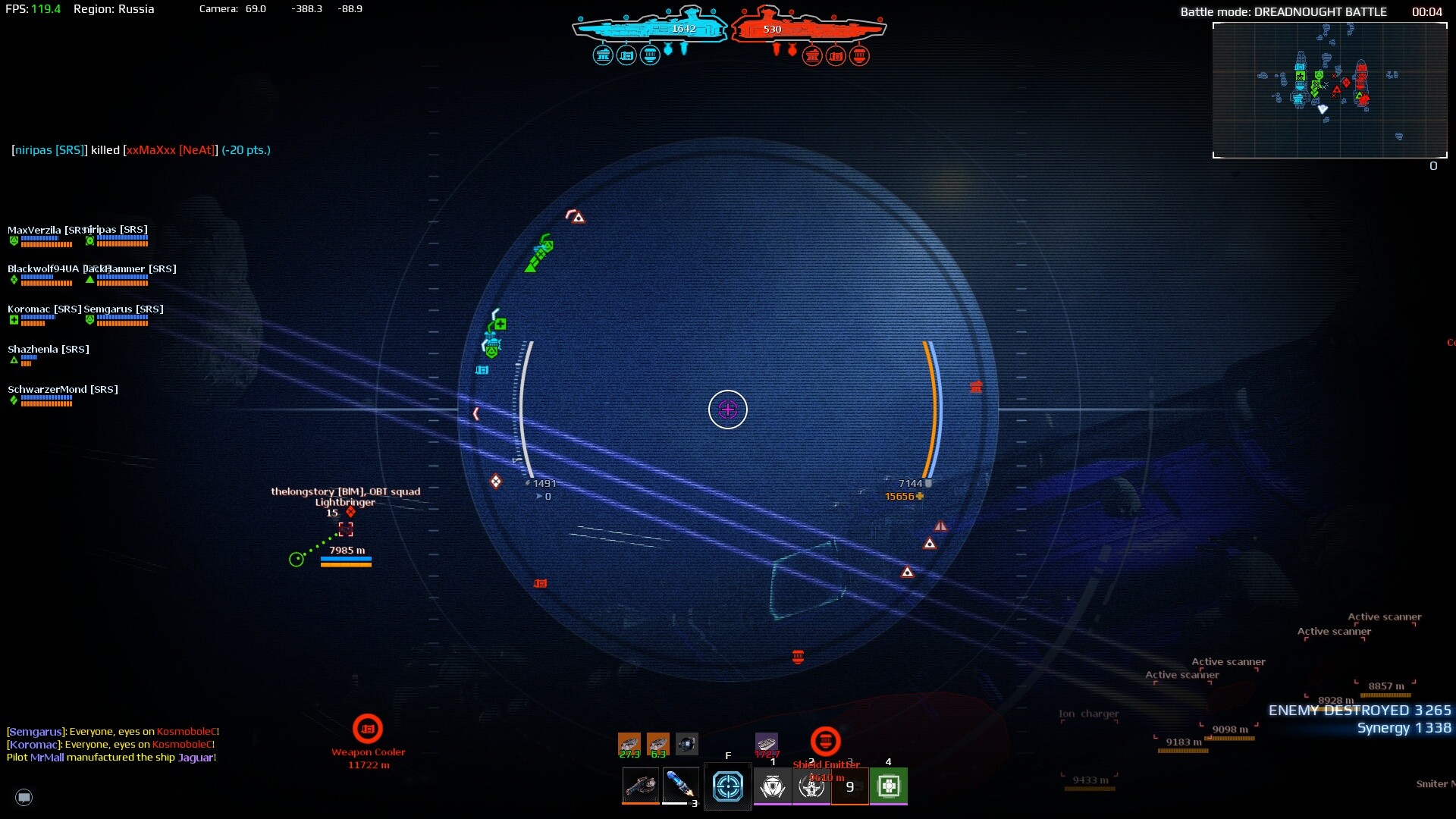This screenshot has height=819, width=1456.
Task: Click the minimap in the top-right corner
Action: [x=1329, y=91]
